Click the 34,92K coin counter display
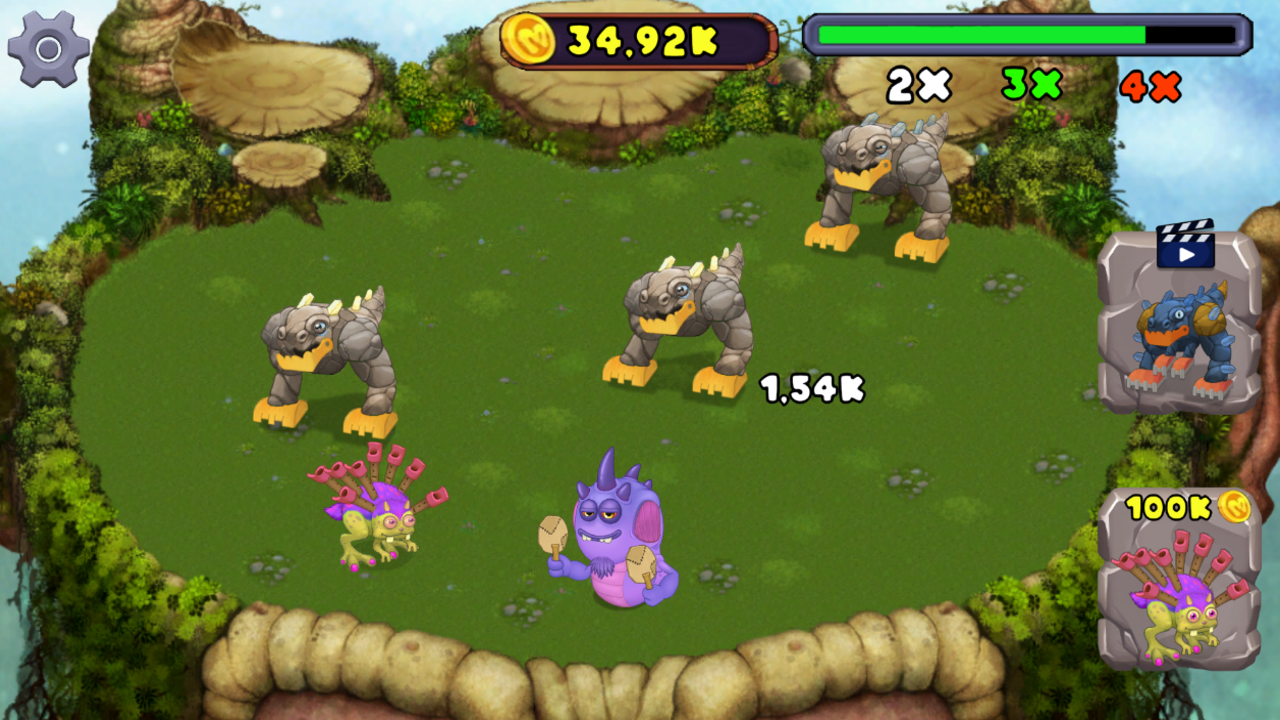1280x720 pixels. 640,37
